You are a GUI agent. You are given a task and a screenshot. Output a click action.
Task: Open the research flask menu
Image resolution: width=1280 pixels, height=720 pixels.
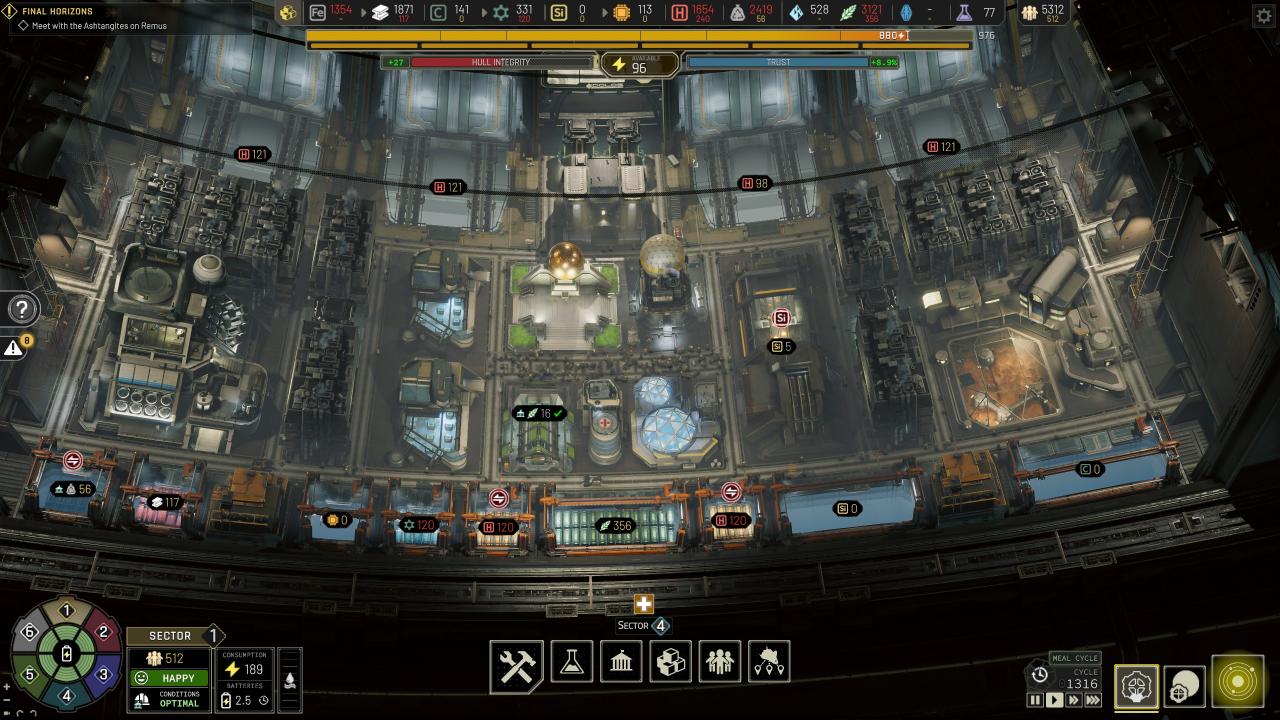(x=571, y=662)
